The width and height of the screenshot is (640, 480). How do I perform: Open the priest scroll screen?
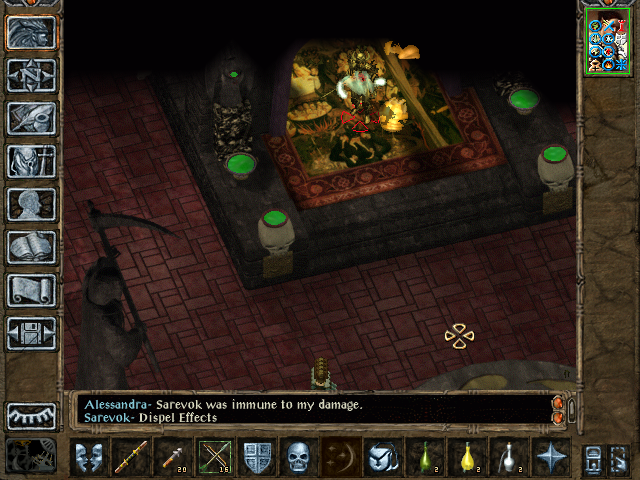32,290
